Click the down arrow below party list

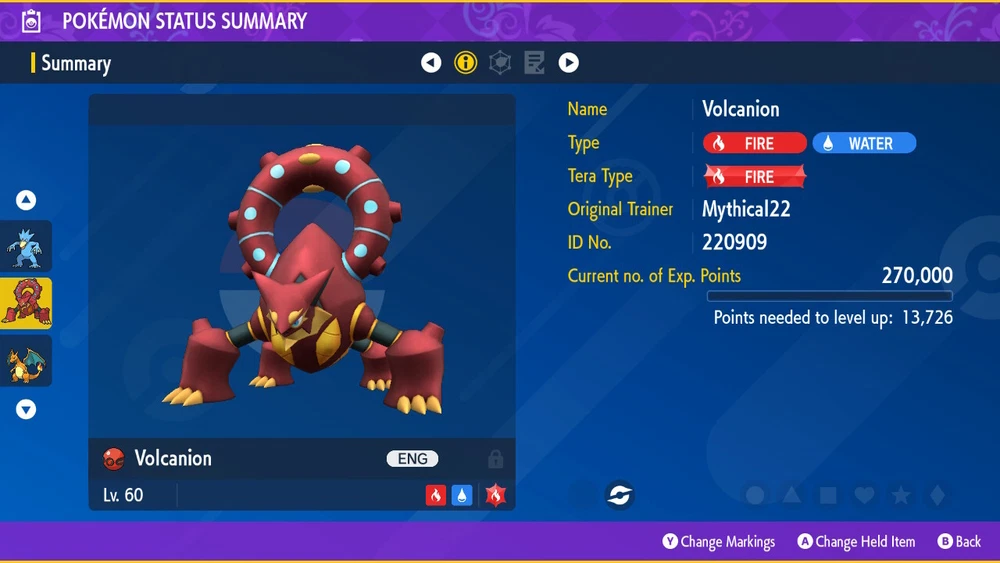coord(26,409)
